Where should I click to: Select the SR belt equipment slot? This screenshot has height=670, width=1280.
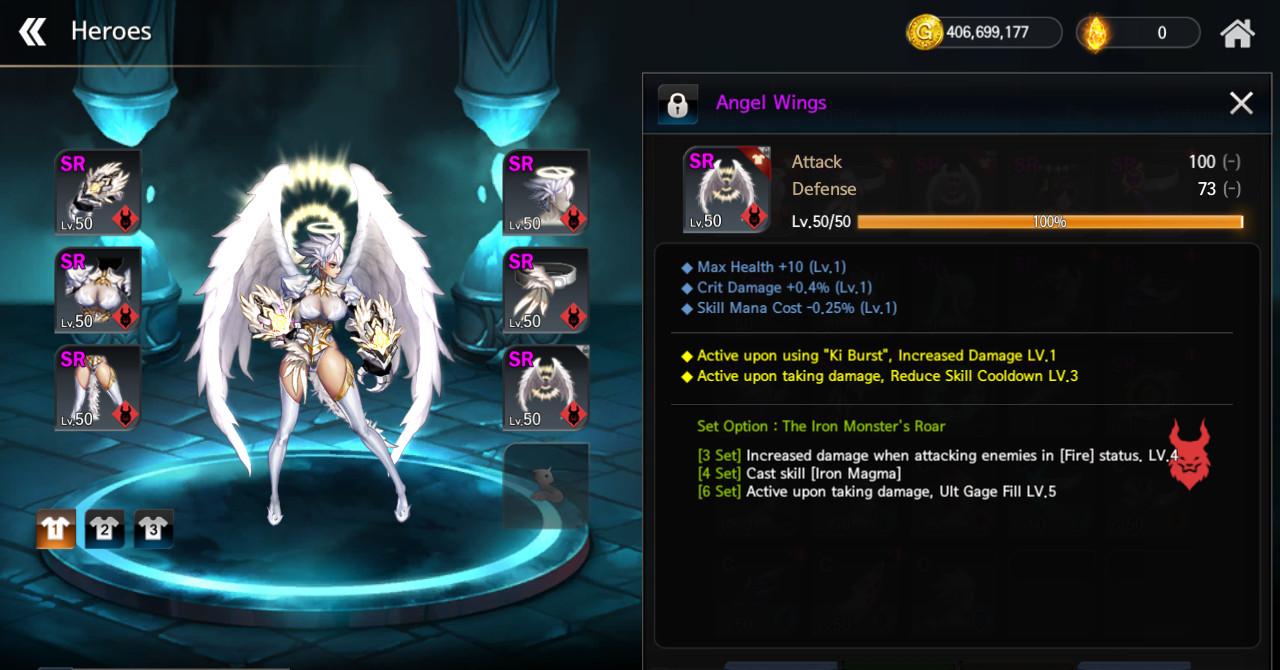click(545, 290)
